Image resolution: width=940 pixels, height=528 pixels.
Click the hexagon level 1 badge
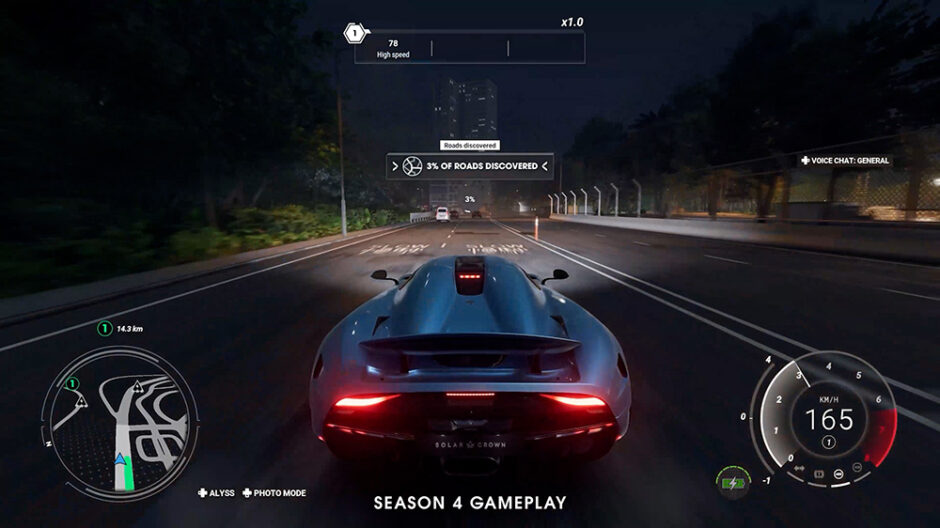click(x=353, y=34)
